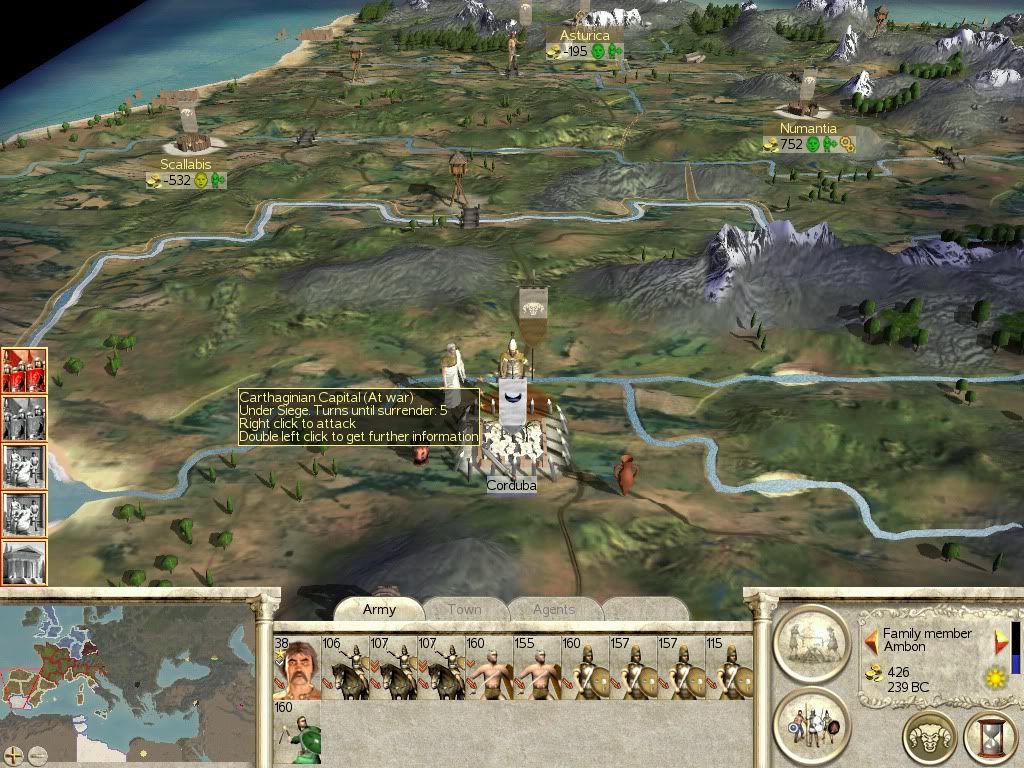Go to previous family member arrow

point(870,637)
